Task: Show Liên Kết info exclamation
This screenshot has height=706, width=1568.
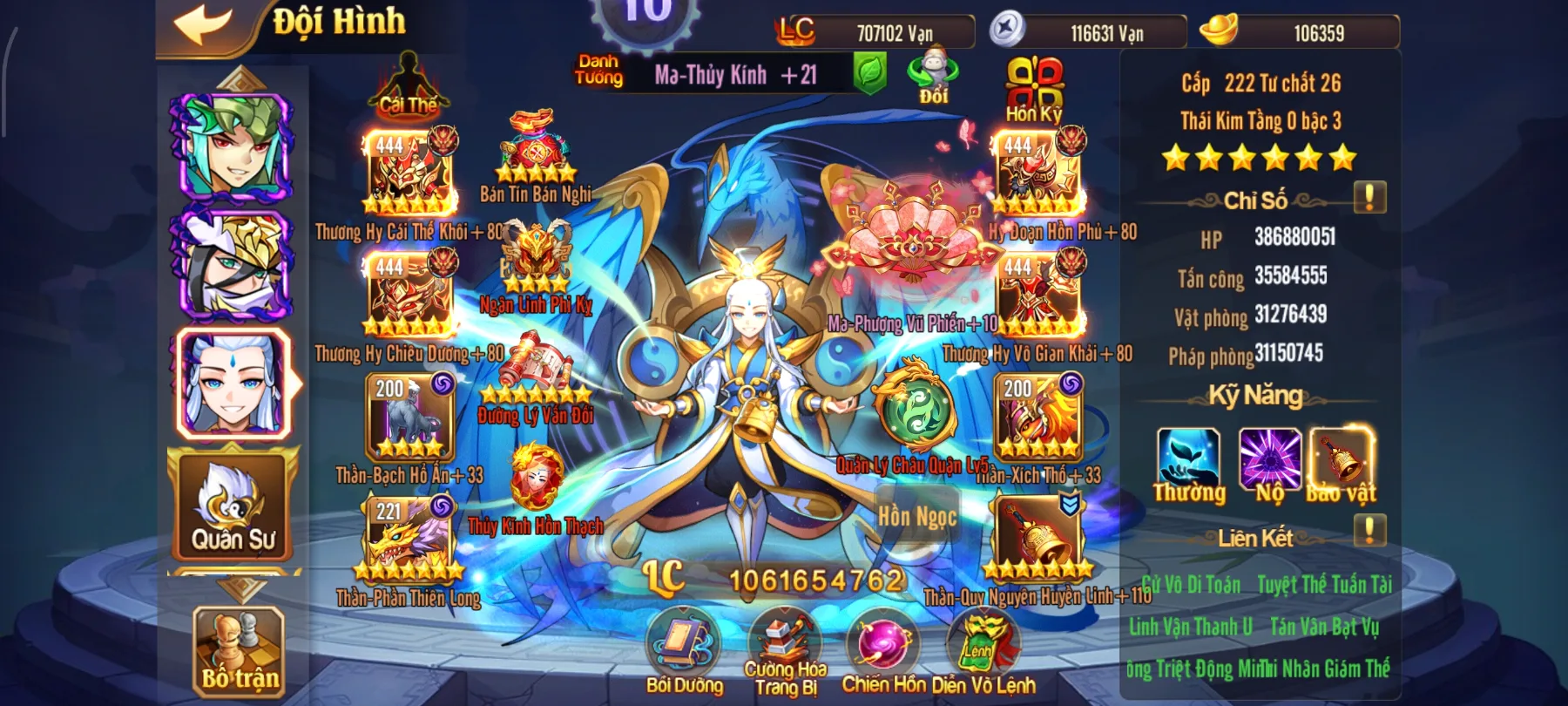Action: point(1369,530)
